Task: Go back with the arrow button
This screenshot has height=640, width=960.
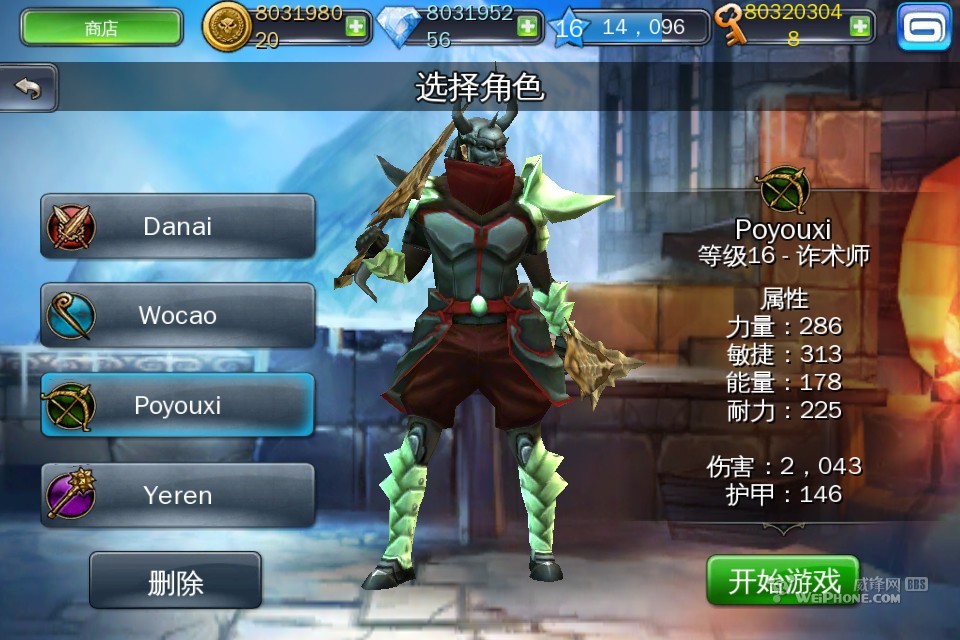Action: coord(28,88)
